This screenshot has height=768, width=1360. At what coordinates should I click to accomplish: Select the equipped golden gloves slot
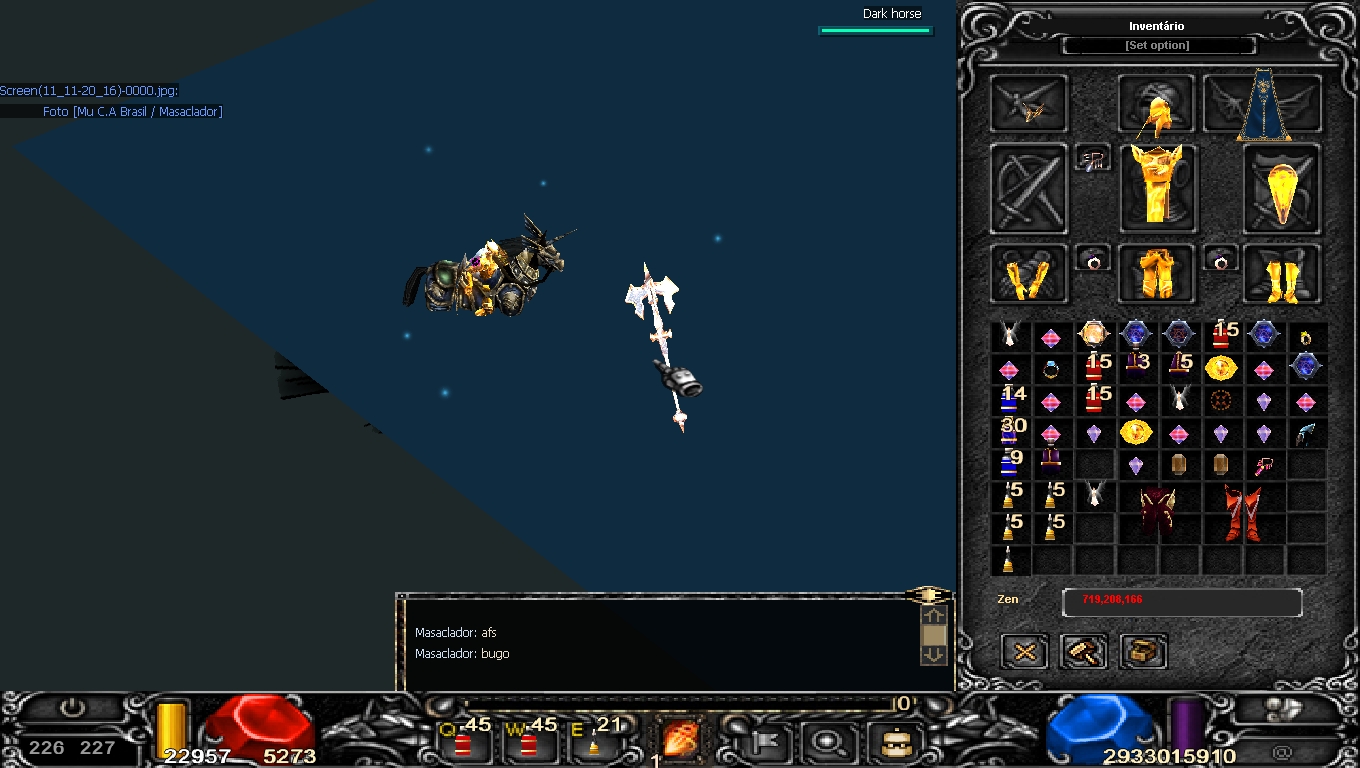coord(1029,274)
